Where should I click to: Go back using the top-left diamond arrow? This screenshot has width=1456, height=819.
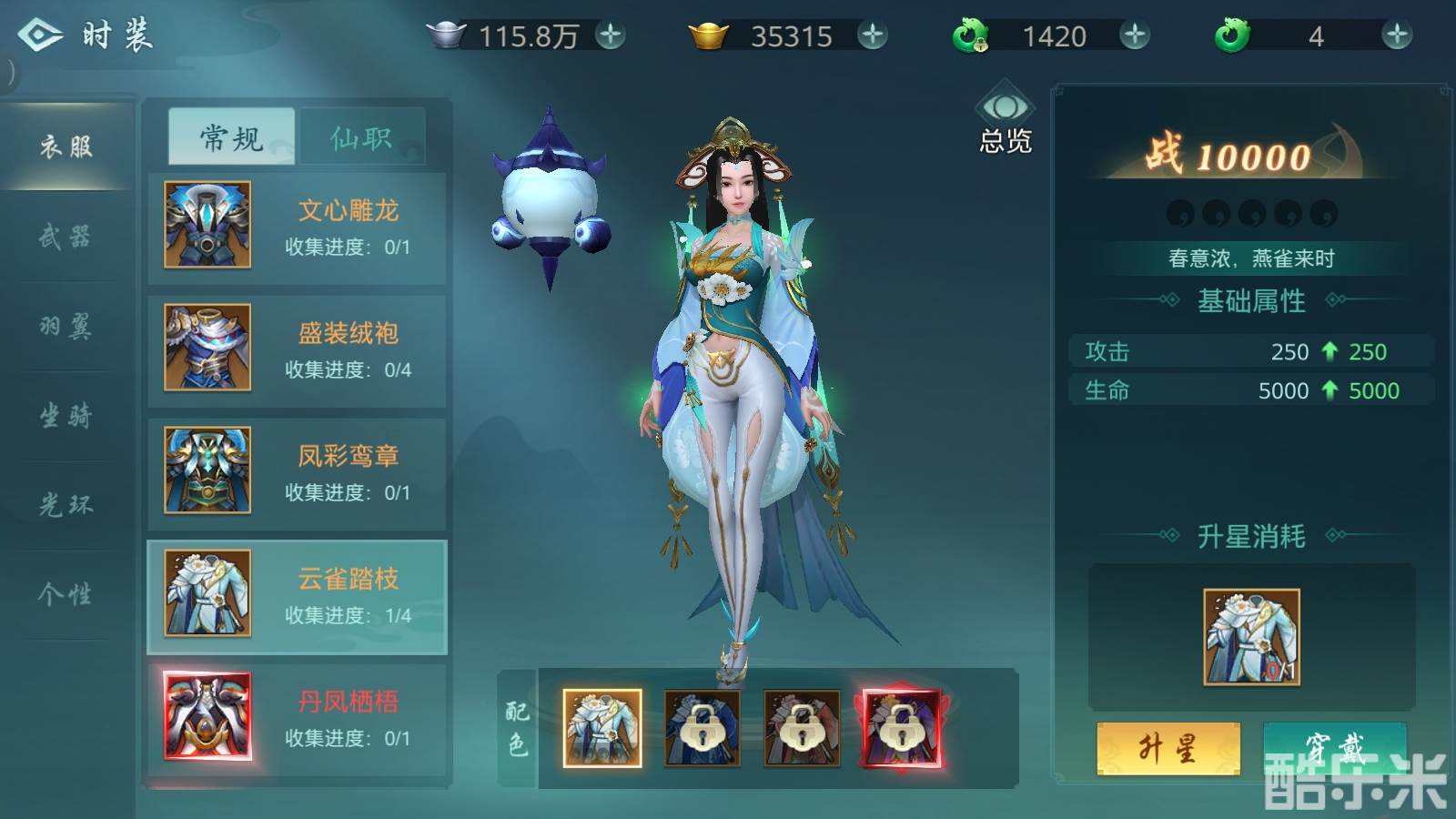[x=40, y=35]
